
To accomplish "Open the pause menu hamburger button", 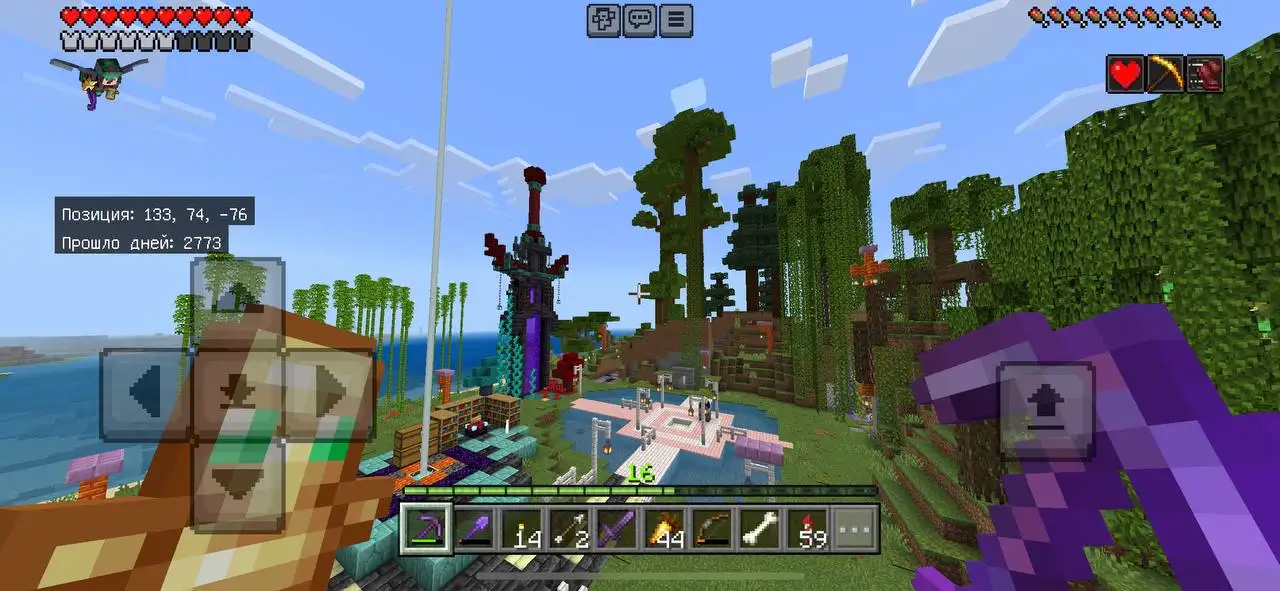I will point(676,20).
